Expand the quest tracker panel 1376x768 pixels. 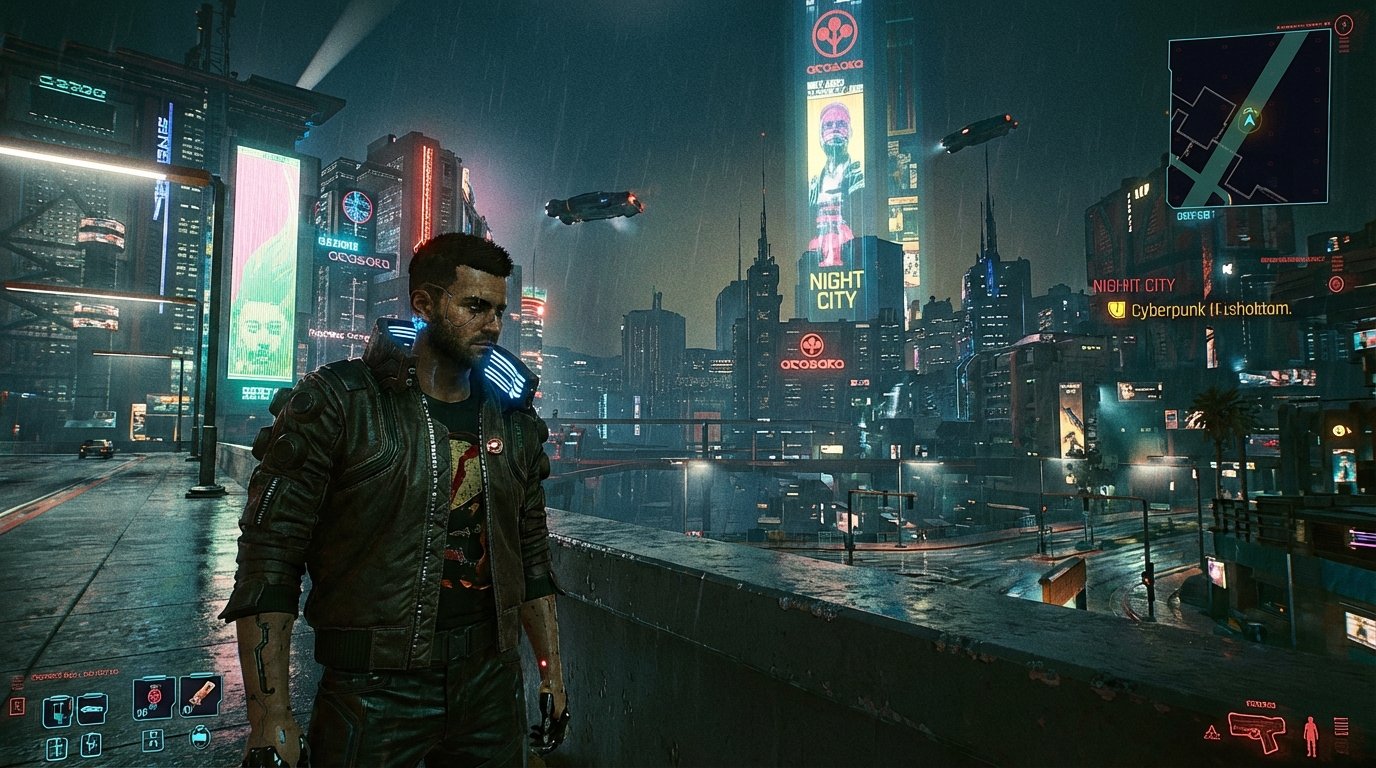(1200, 312)
